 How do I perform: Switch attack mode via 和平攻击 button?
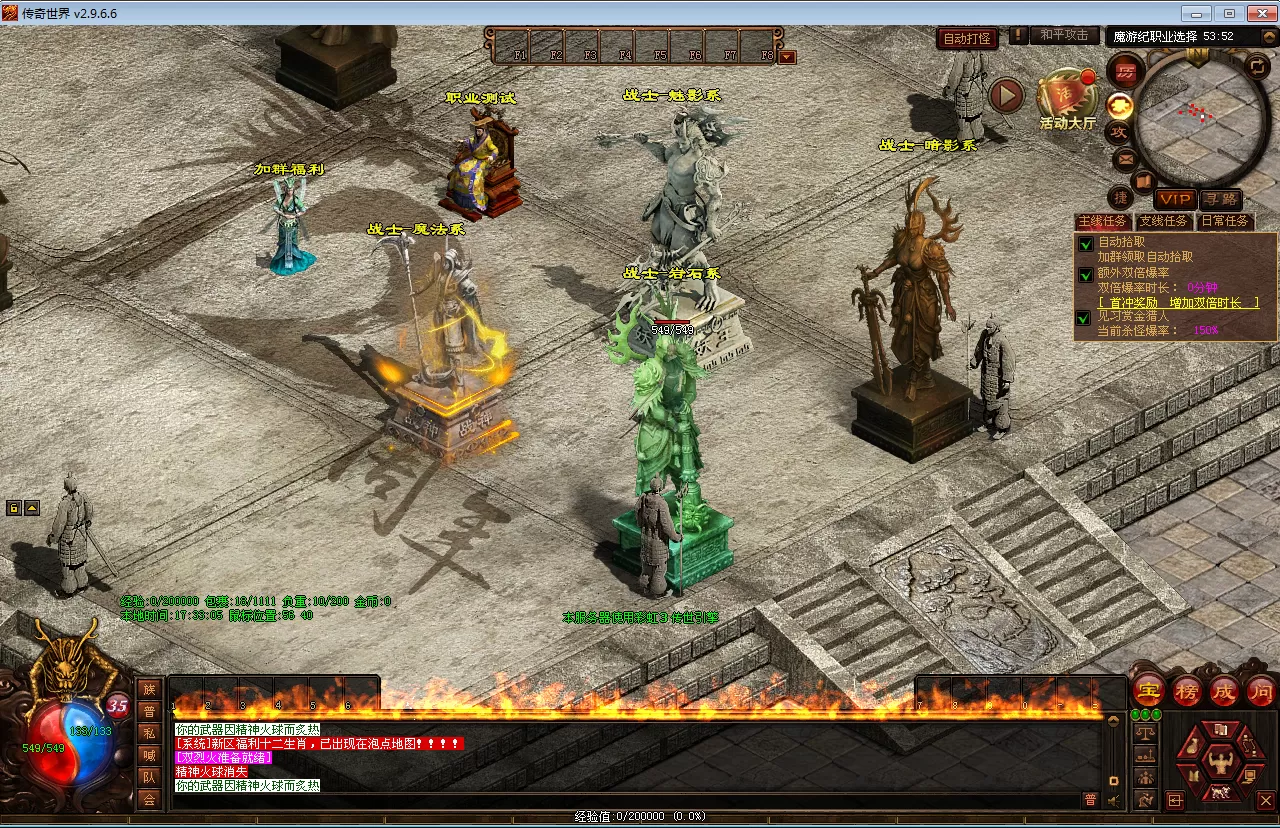pos(1063,35)
